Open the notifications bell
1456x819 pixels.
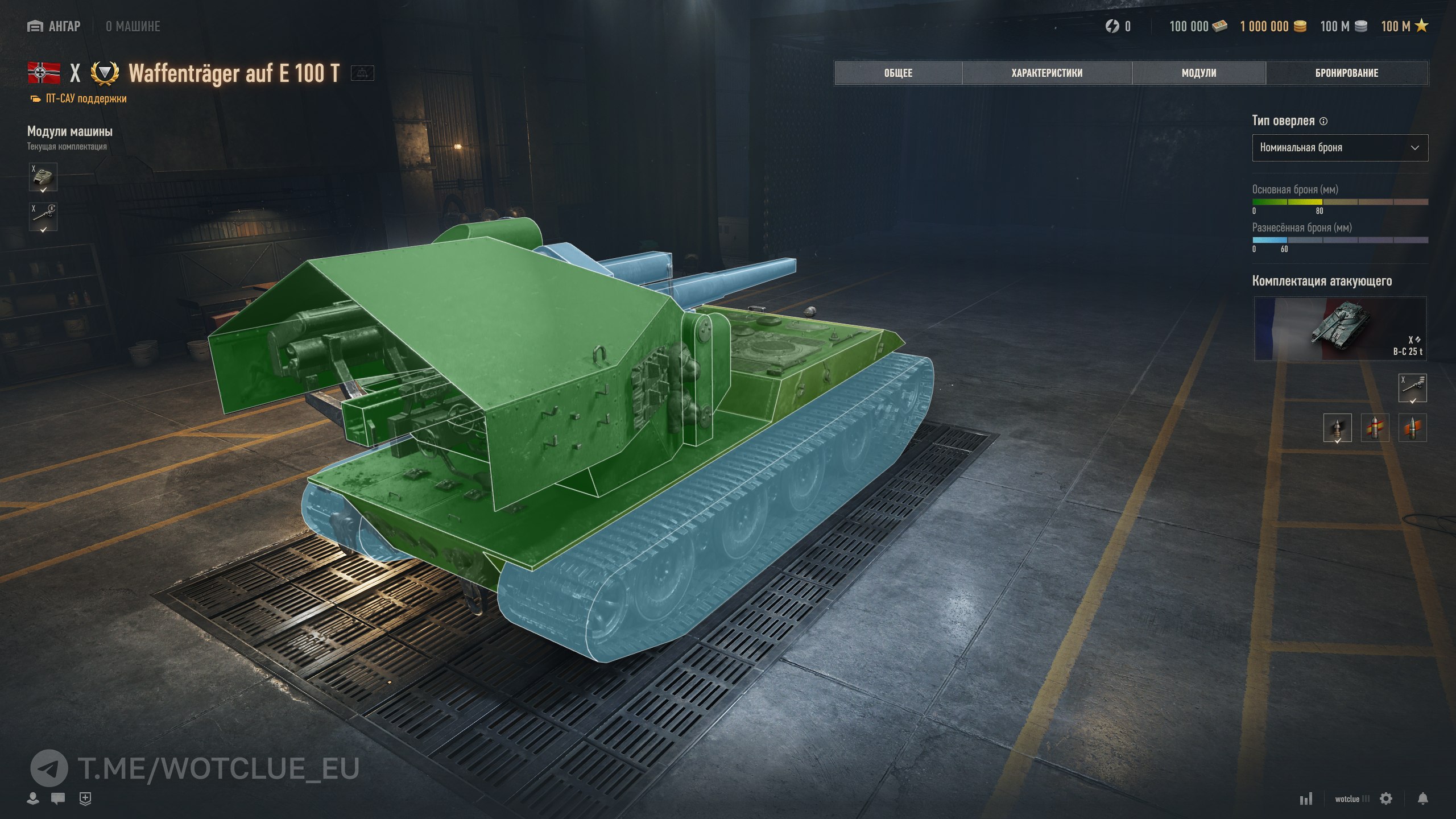(x=1422, y=799)
